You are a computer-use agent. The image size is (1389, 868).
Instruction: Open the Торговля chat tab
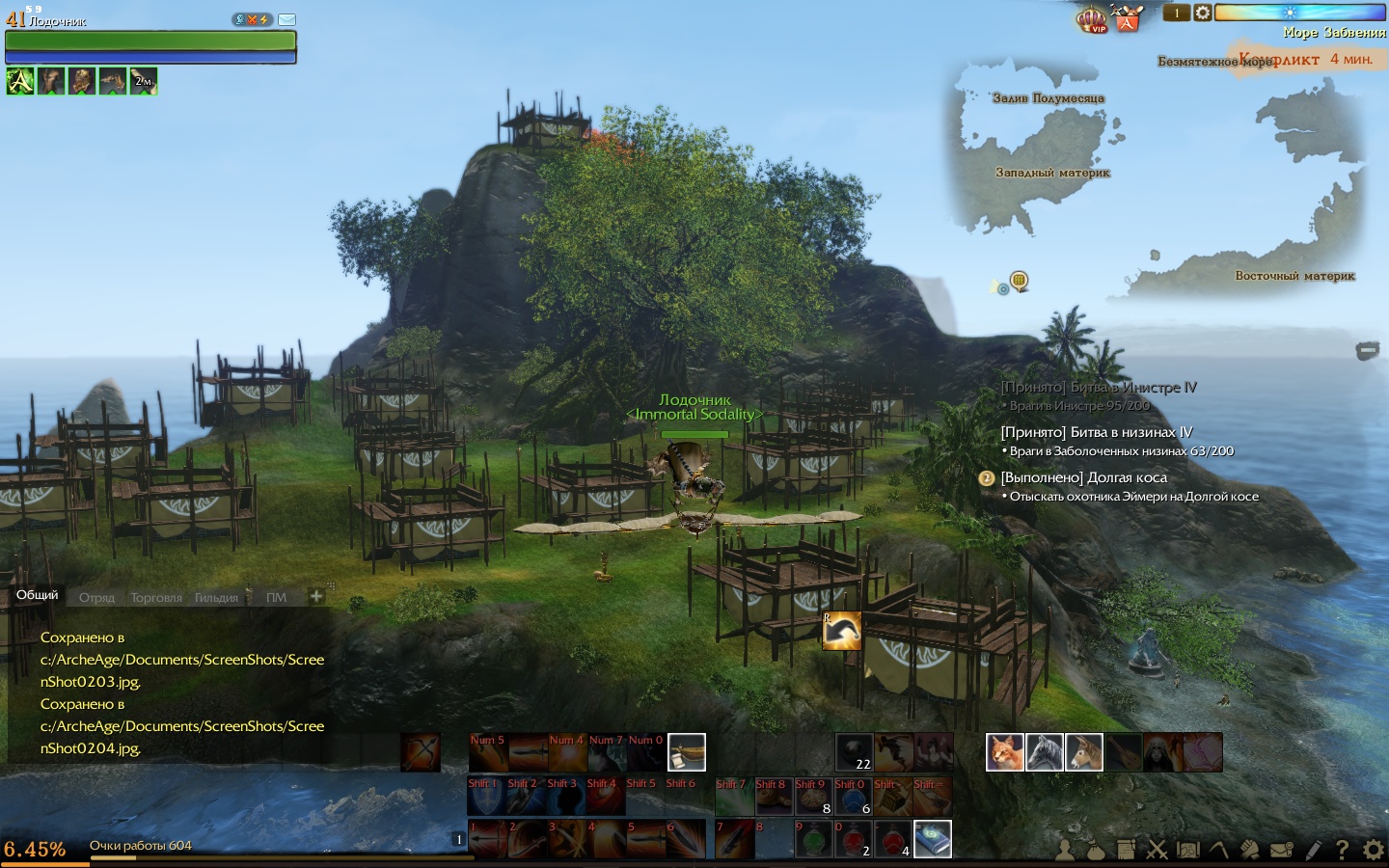point(156,598)
